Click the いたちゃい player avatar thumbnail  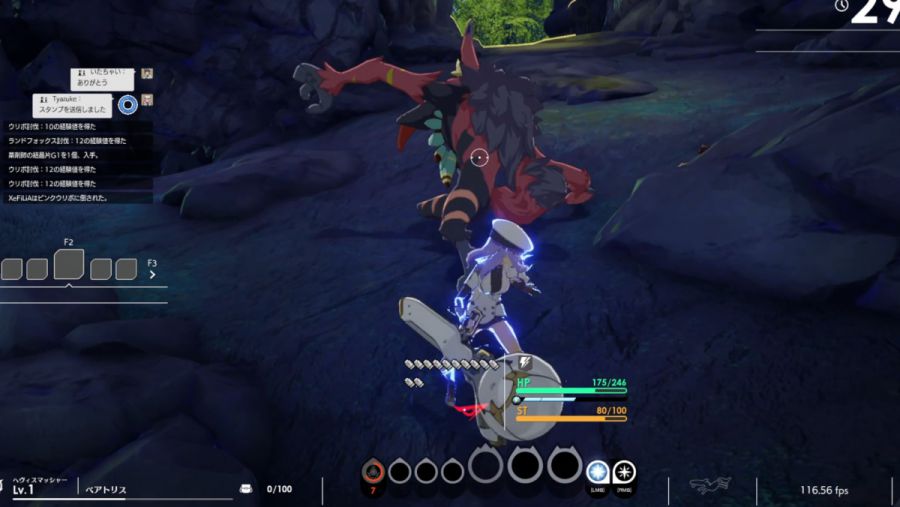(x=147, y=74)
